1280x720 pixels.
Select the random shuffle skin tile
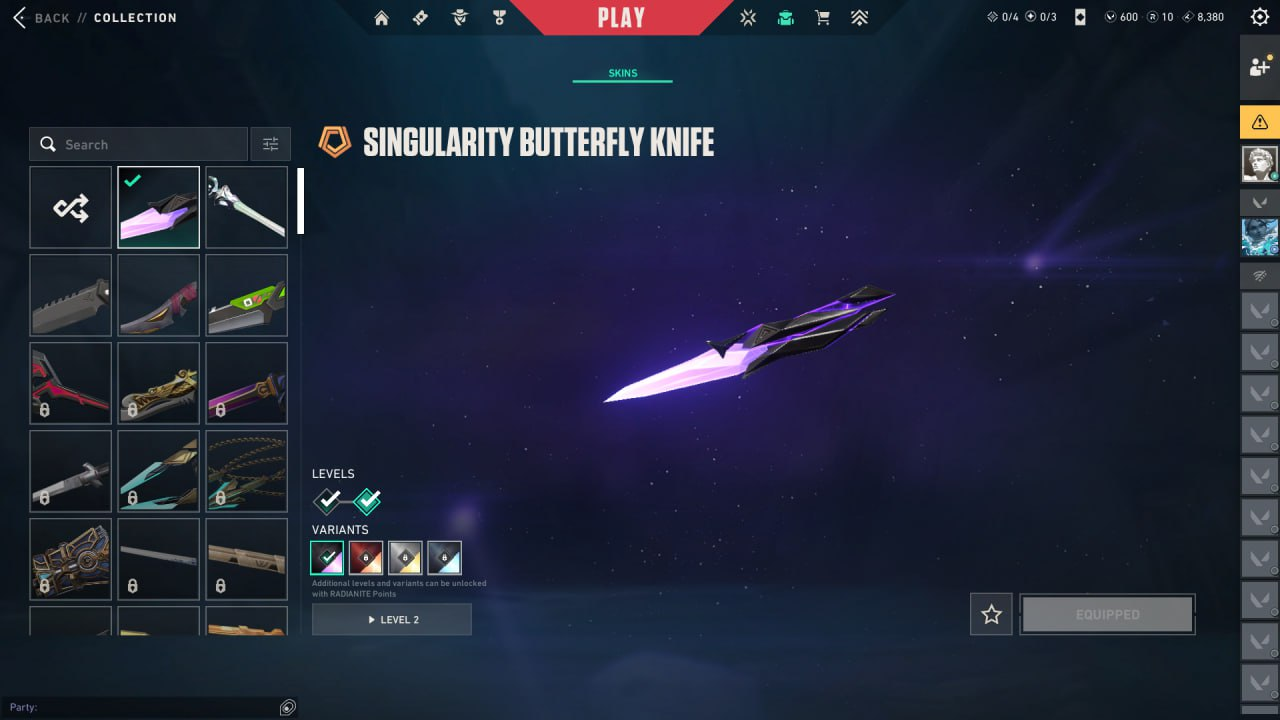pos(71,207)
